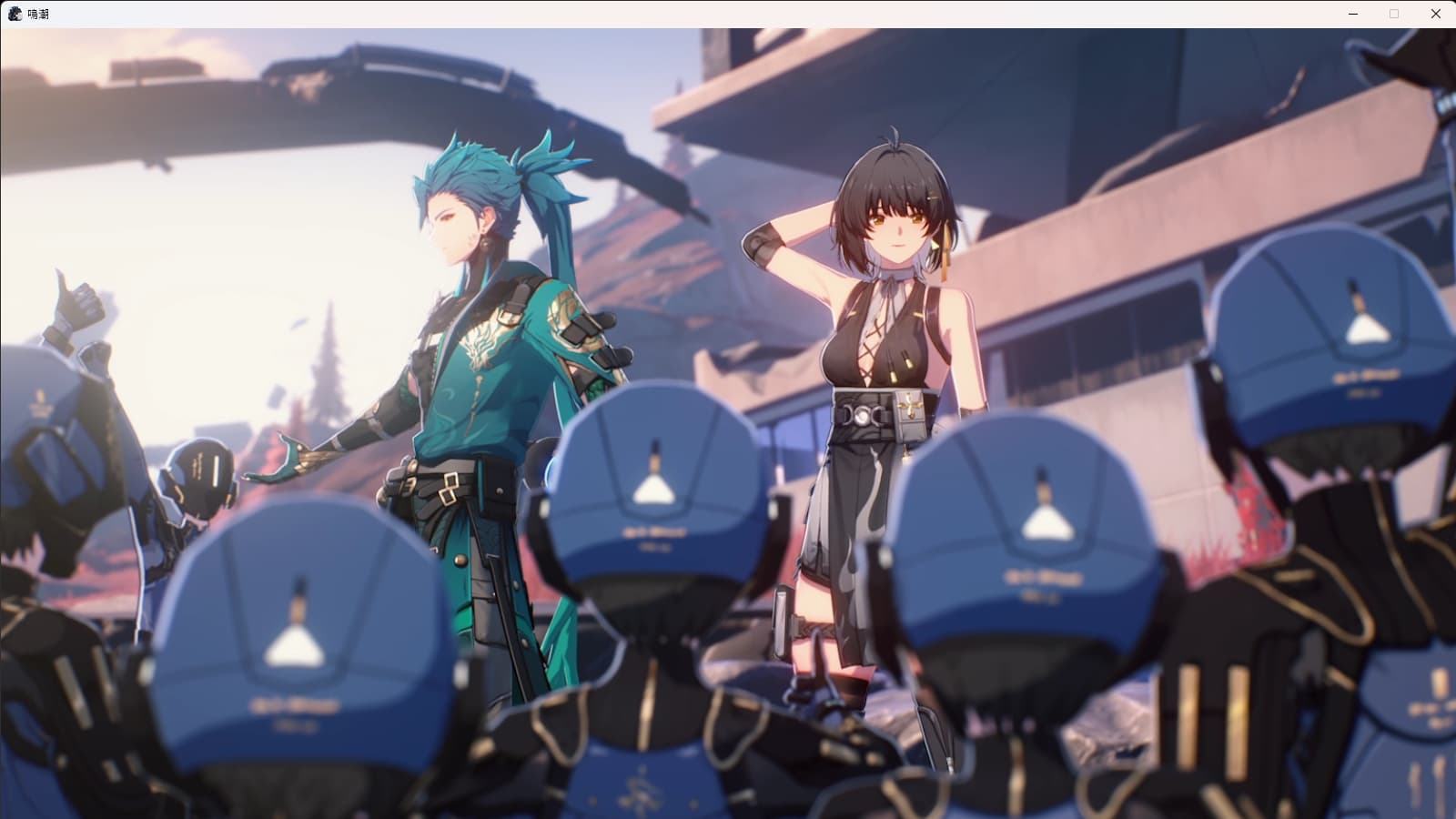Minimize the game window
The height and width of the screenshot is (819, 1456).
pos(1353,14)
